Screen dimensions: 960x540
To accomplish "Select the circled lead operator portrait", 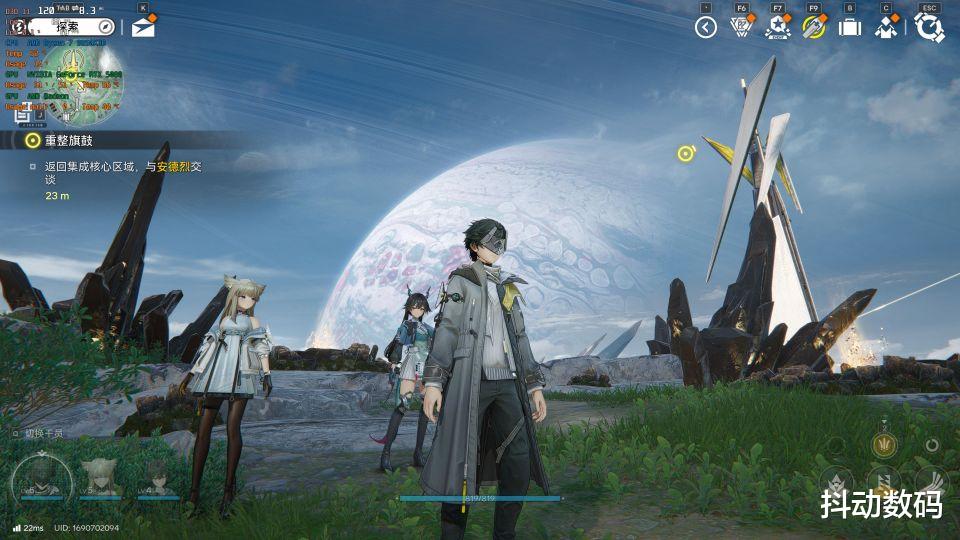I will point(42,480).
